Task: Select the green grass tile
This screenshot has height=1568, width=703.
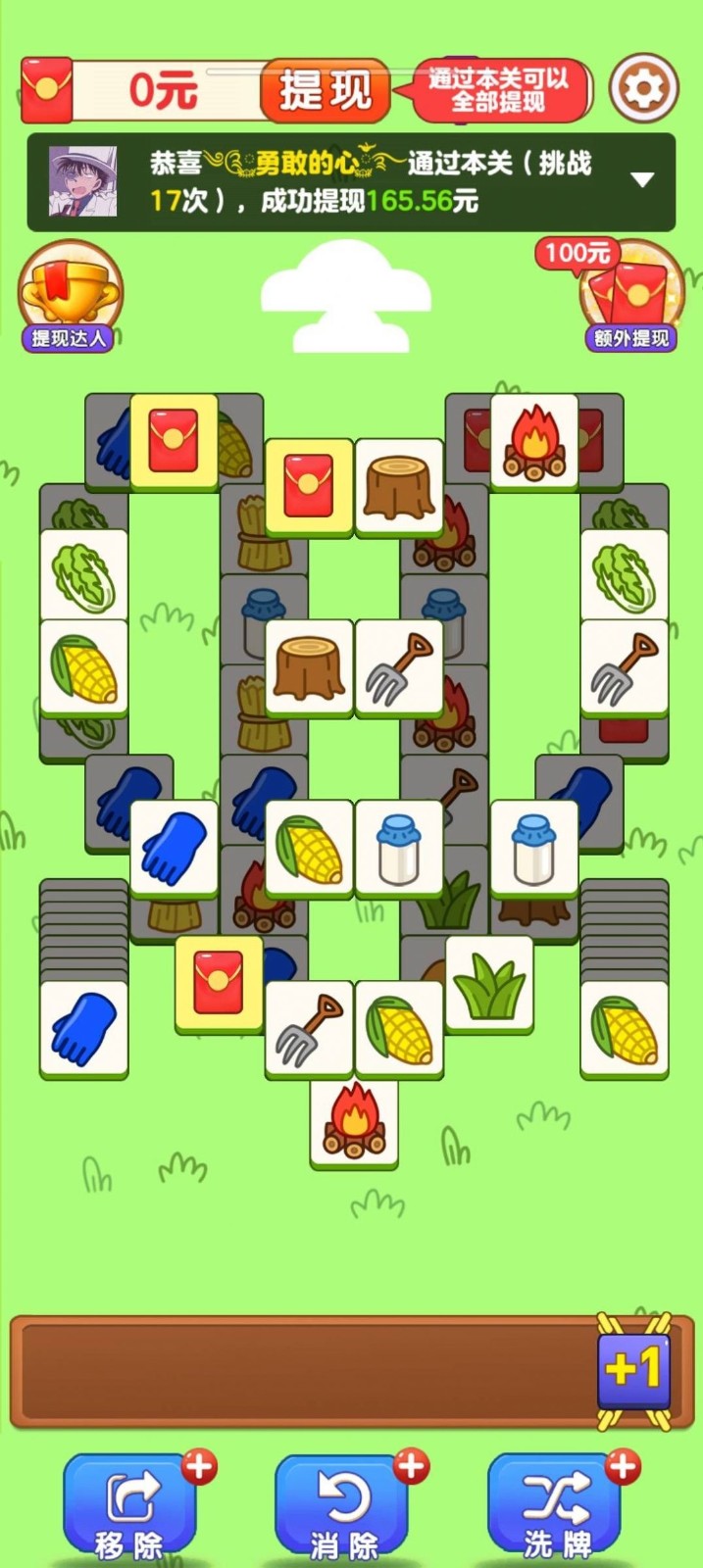Action: point(489,982)
